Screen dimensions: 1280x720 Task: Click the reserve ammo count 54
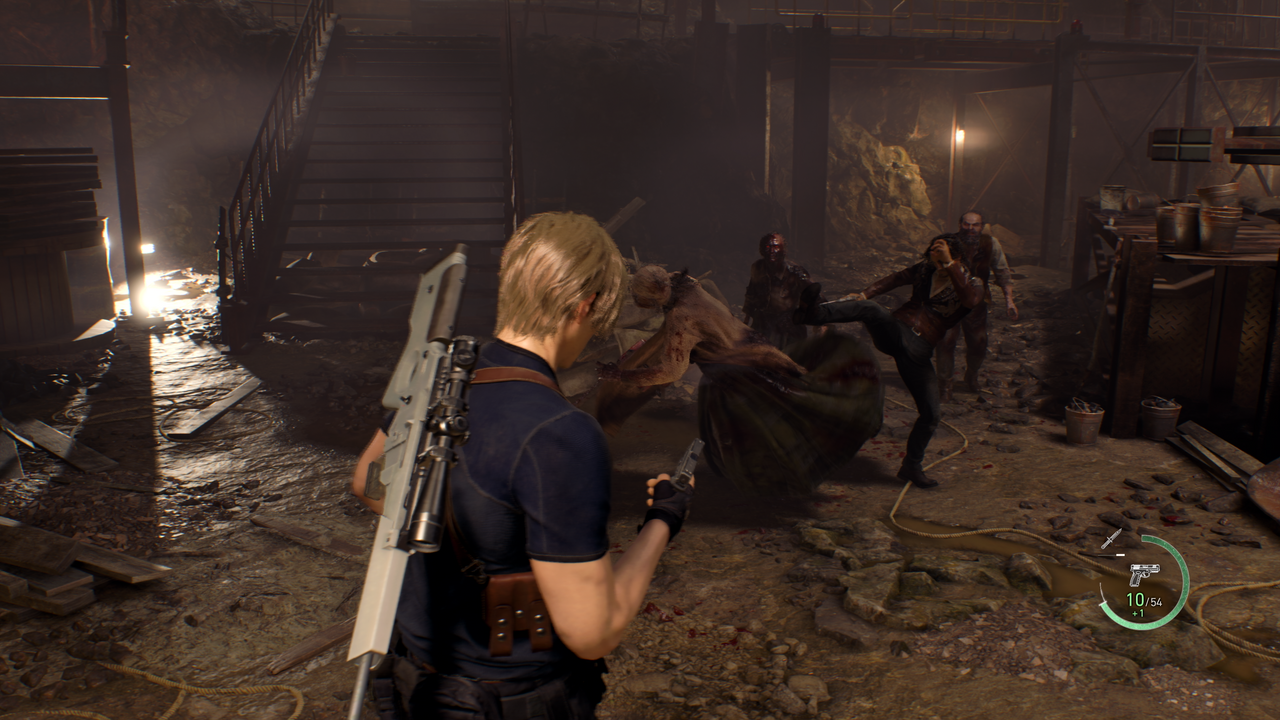click(x=1157, y=602)
